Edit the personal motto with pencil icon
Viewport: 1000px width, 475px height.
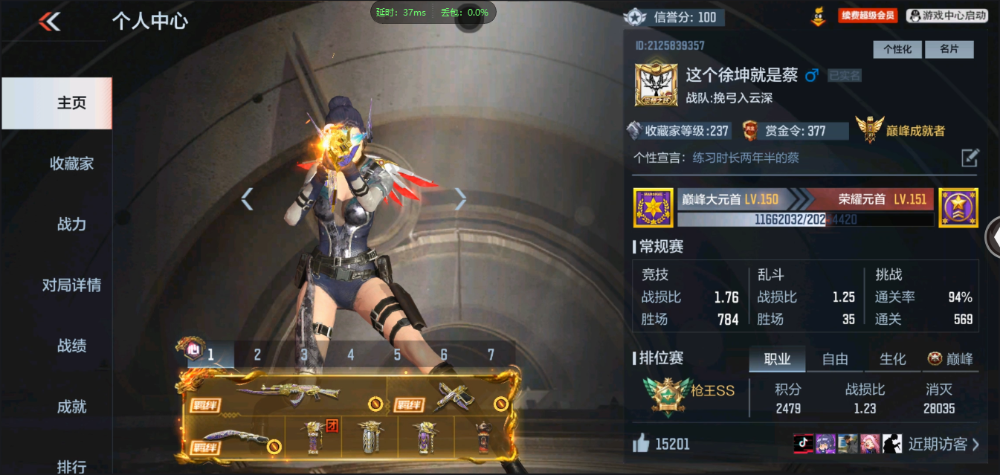click(969, 158)
